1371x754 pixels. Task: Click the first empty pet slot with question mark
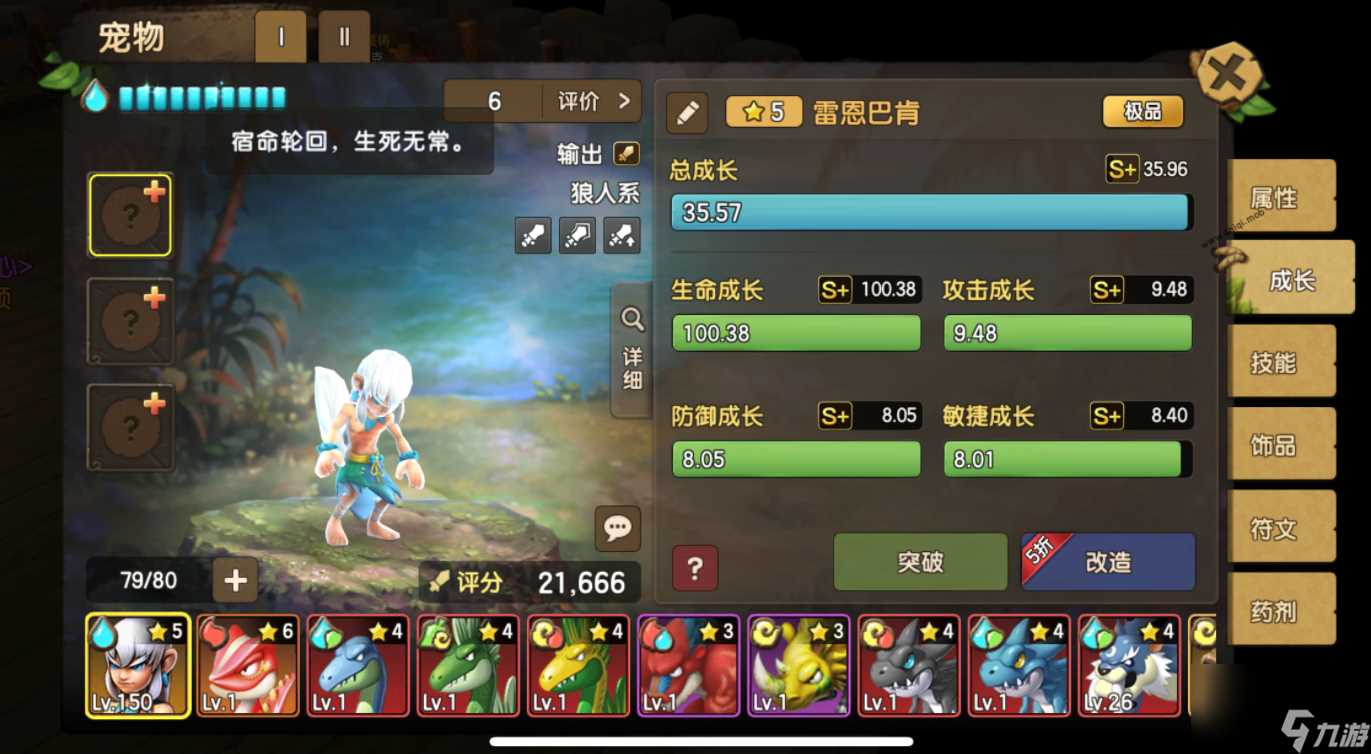click(131, 214)
